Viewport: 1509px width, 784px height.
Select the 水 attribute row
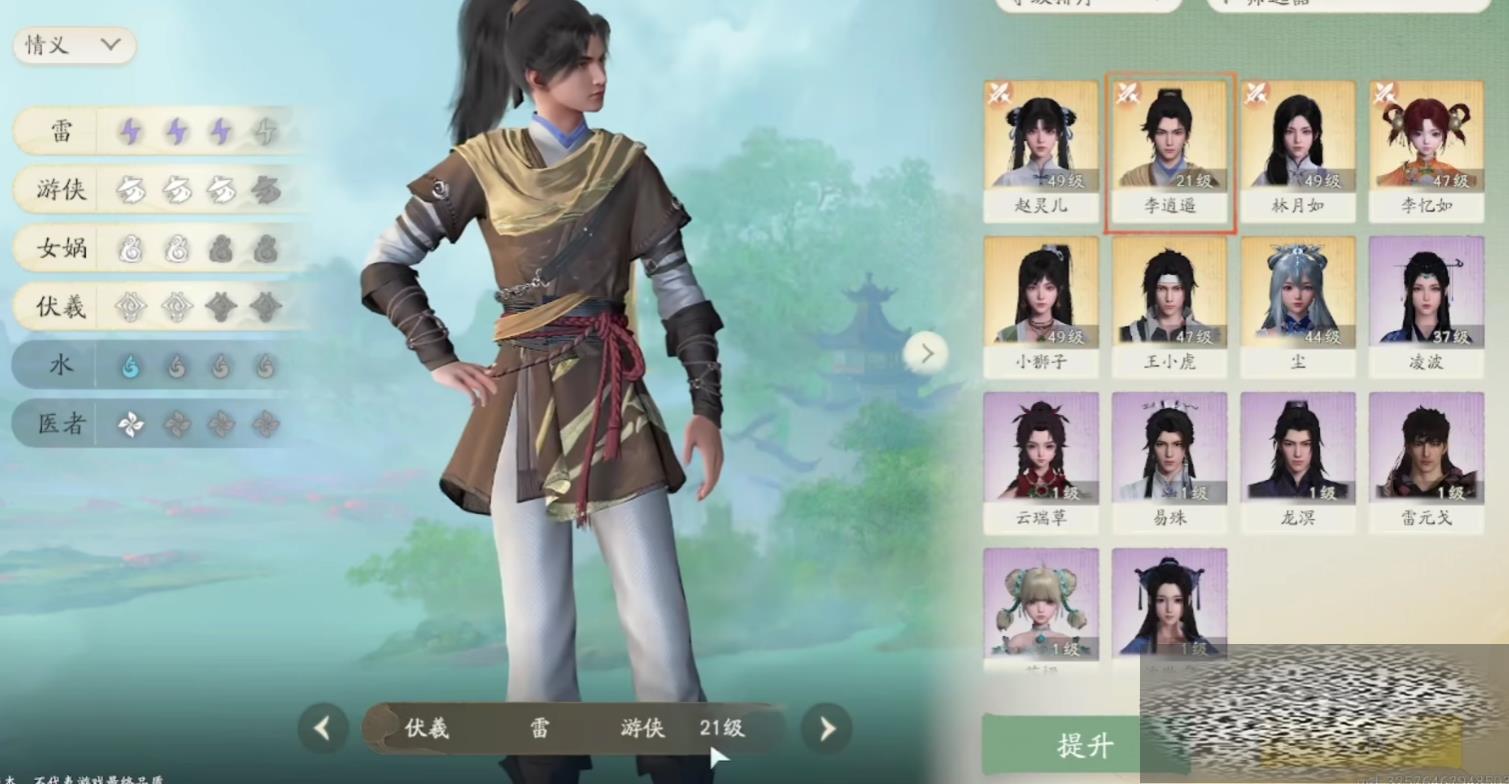pyautogui.click(x=150, y=366)
